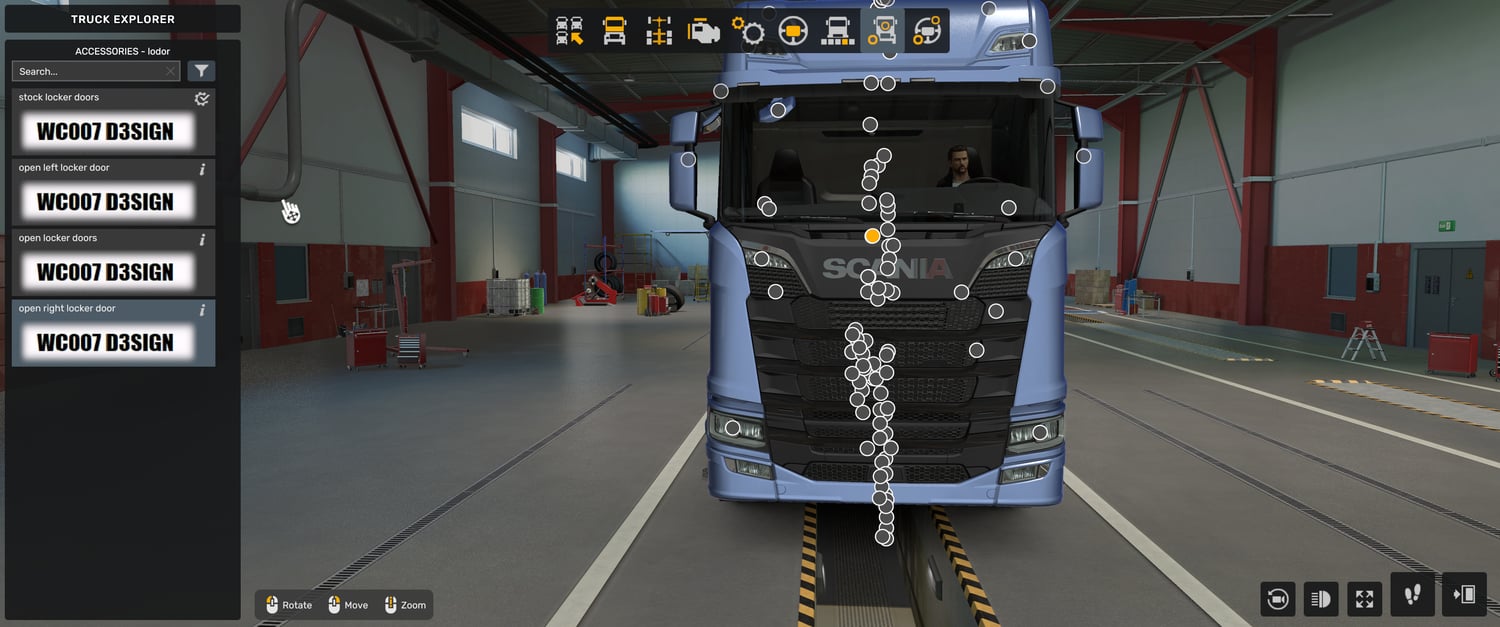The image size is (1500, 627).
Task: Switch to the steering wheel interior category
Action: coord(793,32)
